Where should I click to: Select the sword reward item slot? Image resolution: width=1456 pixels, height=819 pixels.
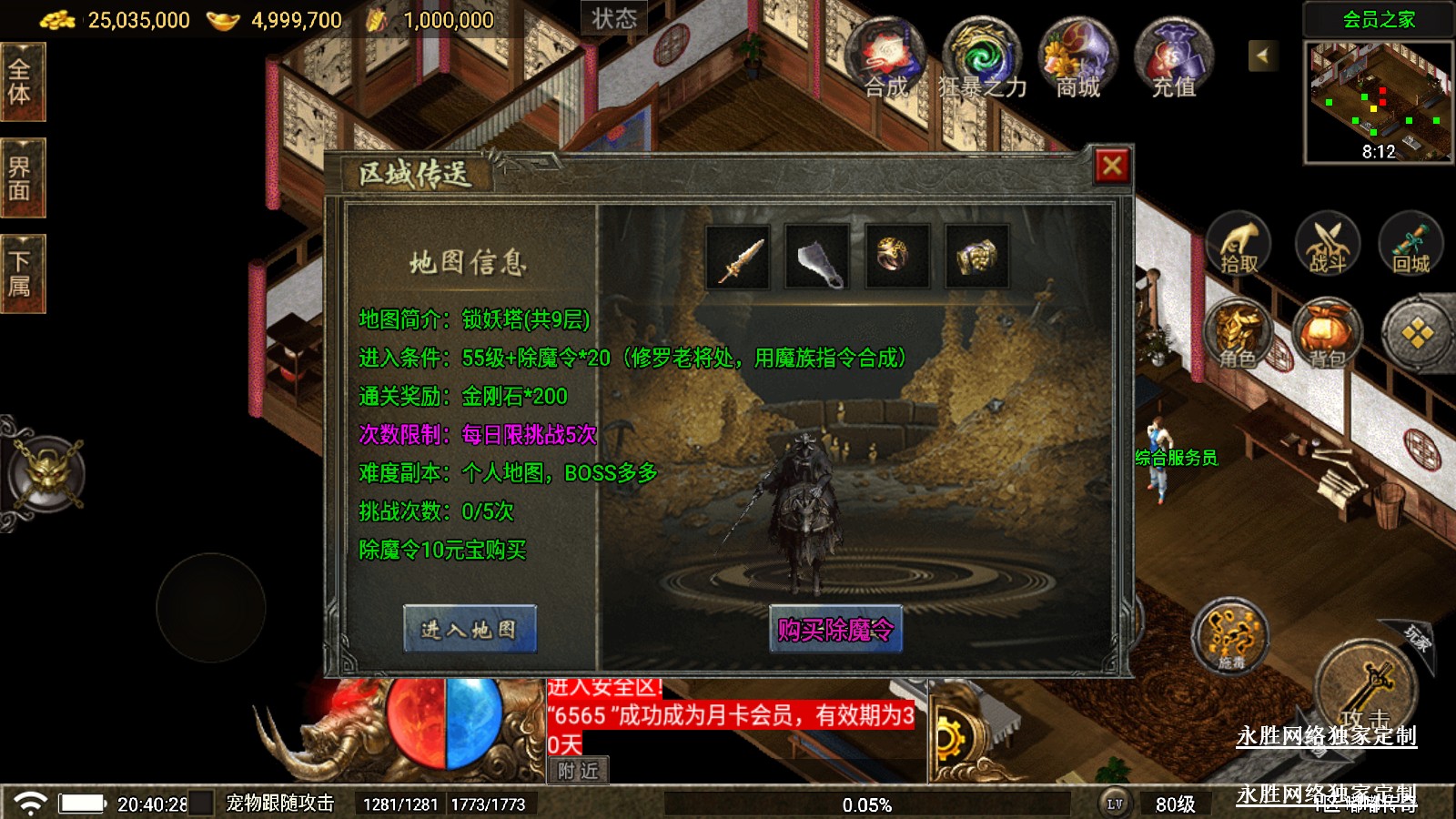[x=738, y=258]
